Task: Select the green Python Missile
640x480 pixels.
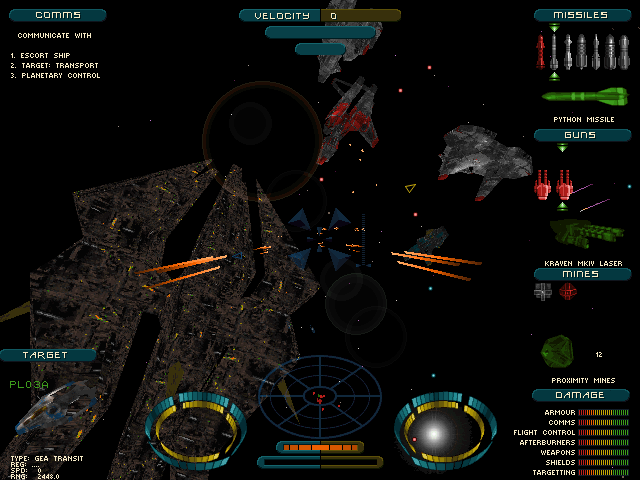Action: [585, 97]
